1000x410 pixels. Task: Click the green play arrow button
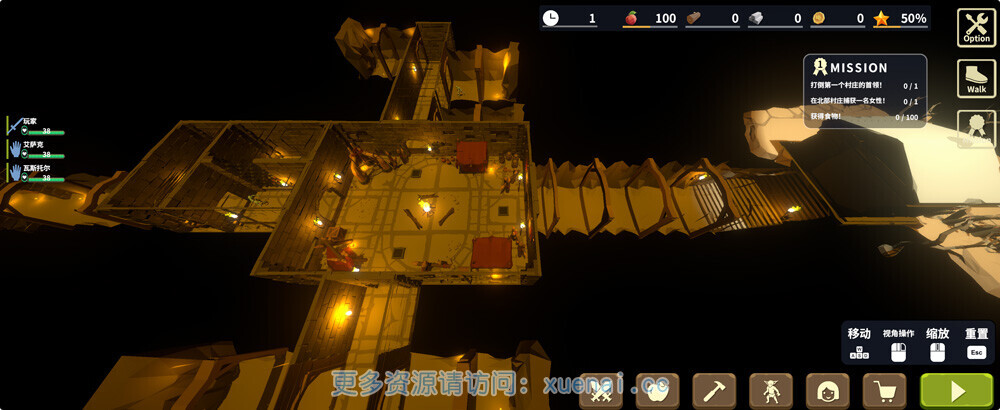956,390
